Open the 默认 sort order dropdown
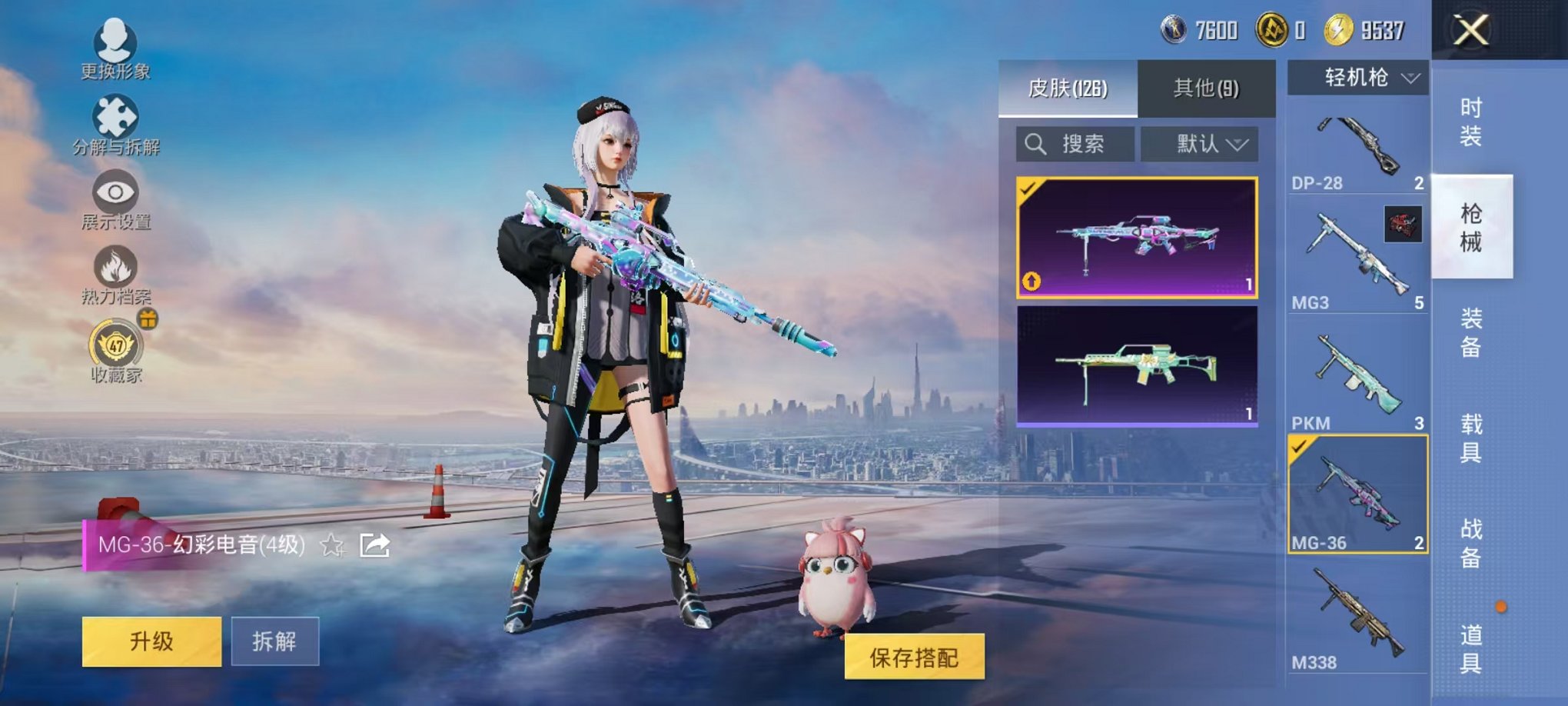This screenshot has width=1568, height=706. pos(1199,143)
